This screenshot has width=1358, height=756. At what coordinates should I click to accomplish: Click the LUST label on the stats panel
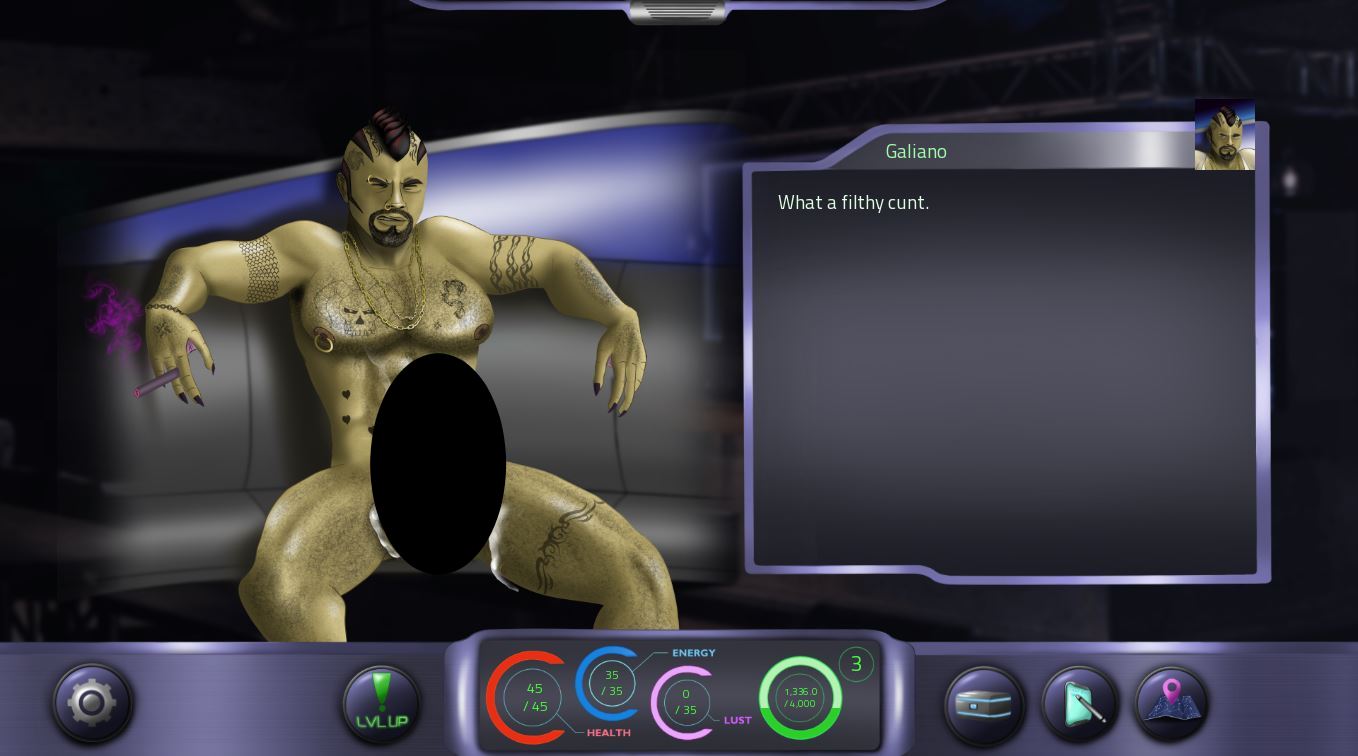(738, 719)
